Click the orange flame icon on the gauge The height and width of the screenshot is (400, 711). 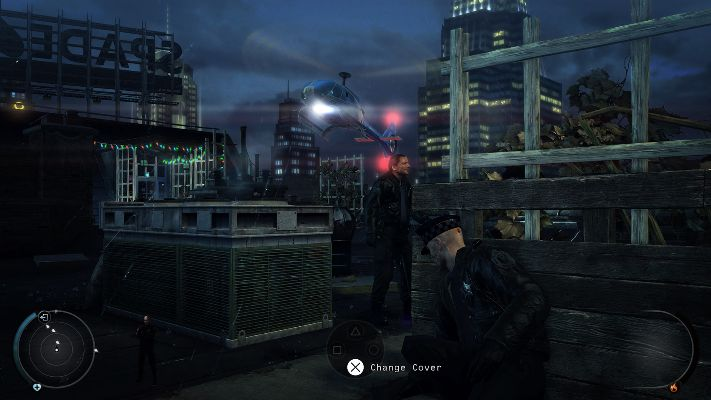pos(673,386)
